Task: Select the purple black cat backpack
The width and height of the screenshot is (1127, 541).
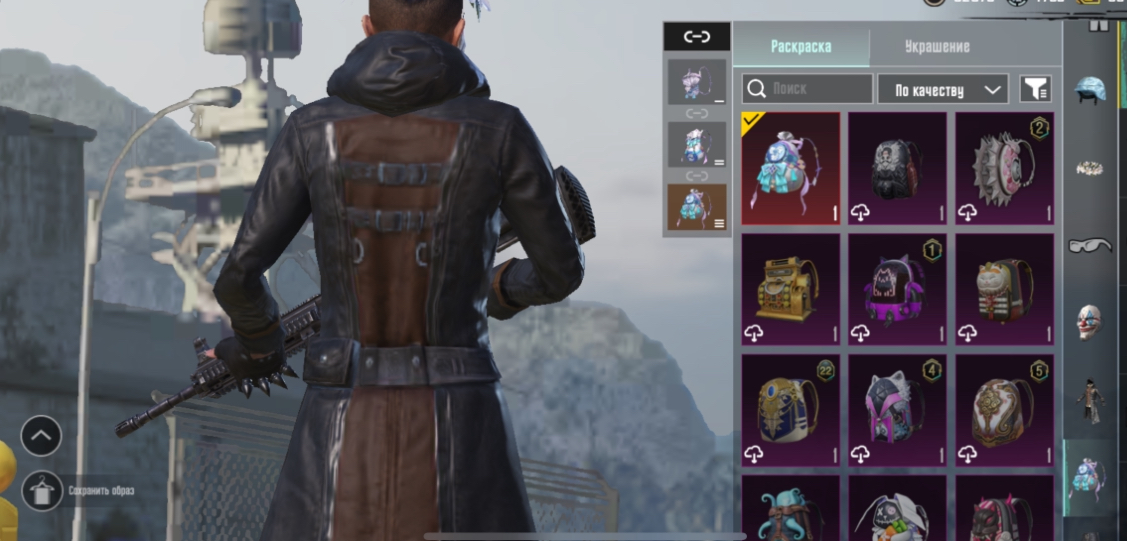Action: [x=897, y=290]
